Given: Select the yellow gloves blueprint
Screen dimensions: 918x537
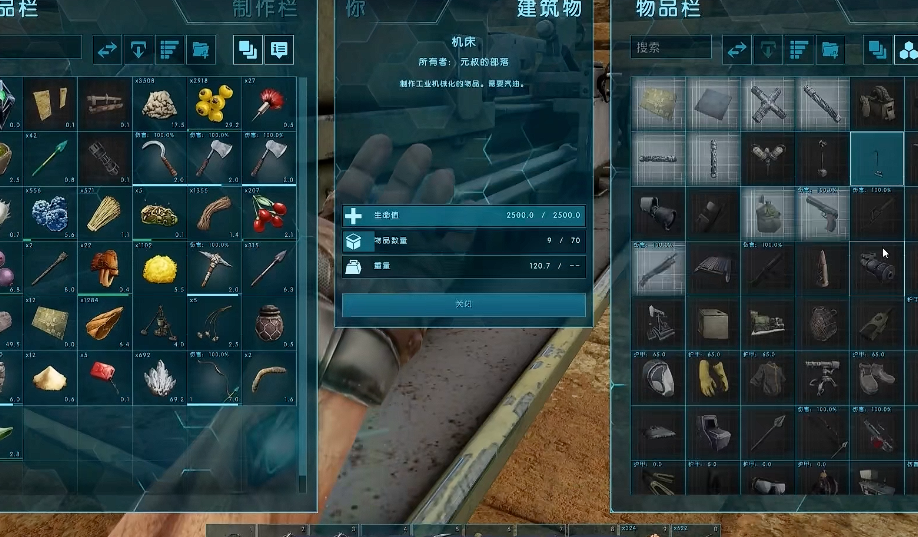Looking at the screenshot, I should (x=713, y=377).
